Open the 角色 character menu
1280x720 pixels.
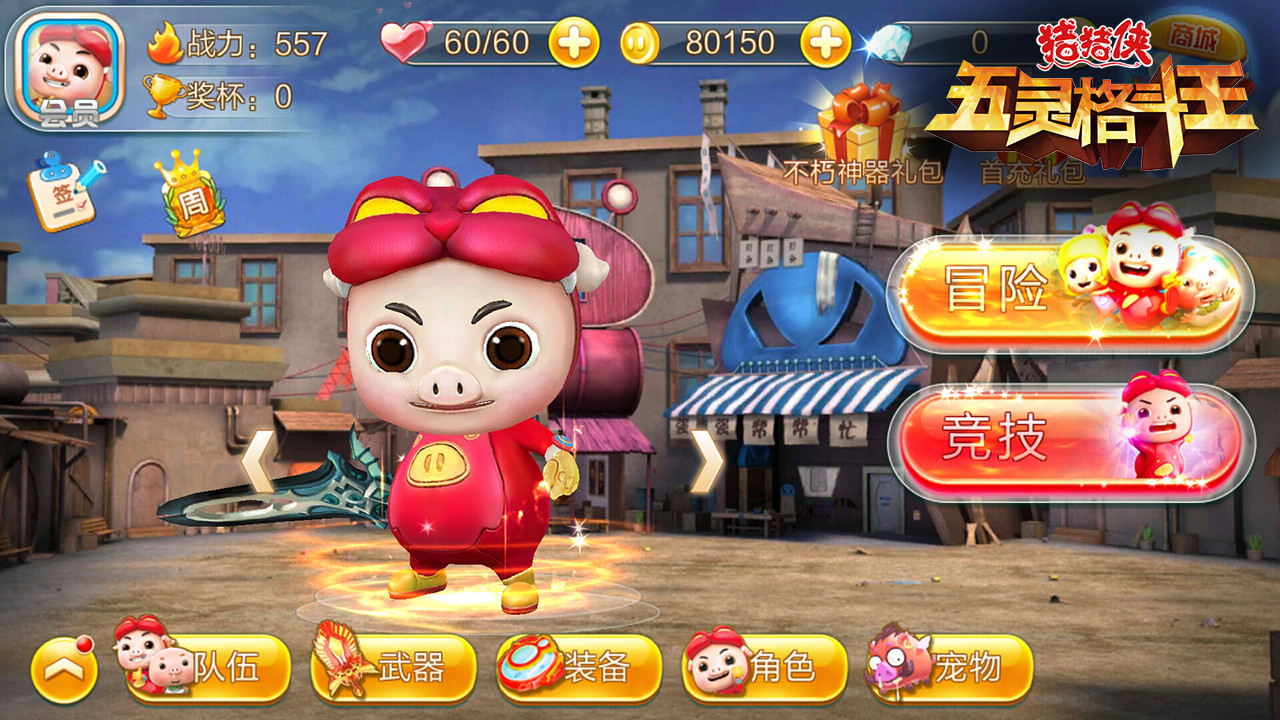[765, 667]
